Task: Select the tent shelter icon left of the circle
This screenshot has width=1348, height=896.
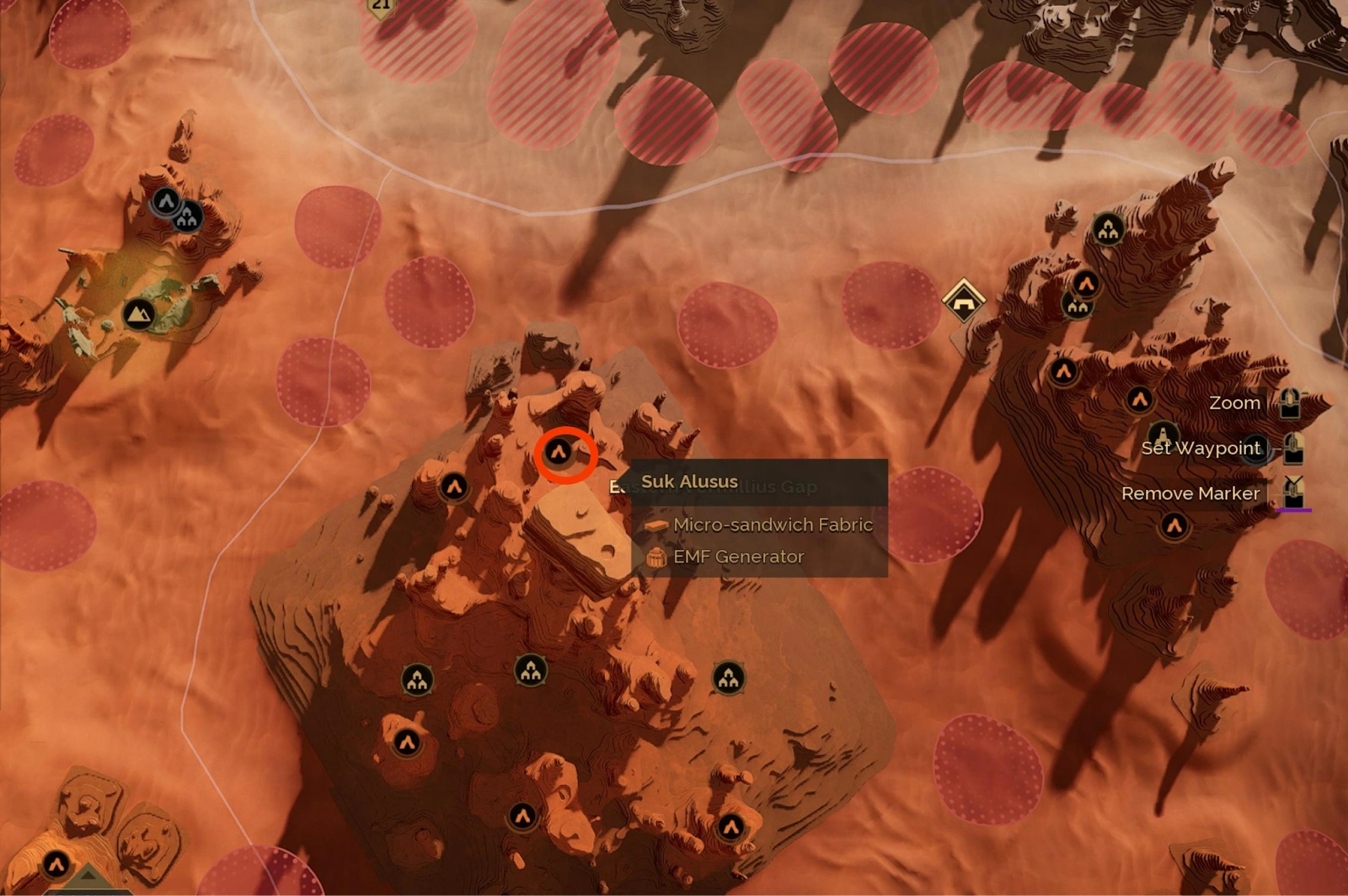Action: [455, 487]
